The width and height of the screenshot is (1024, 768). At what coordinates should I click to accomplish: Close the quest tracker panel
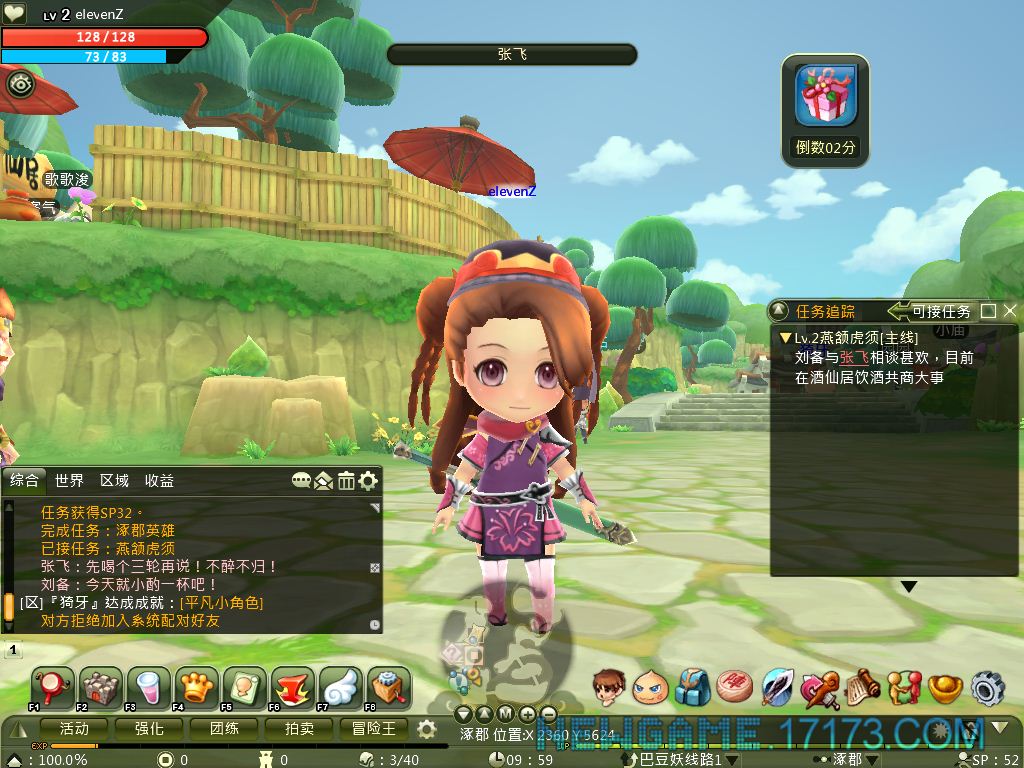point(1009,311)
